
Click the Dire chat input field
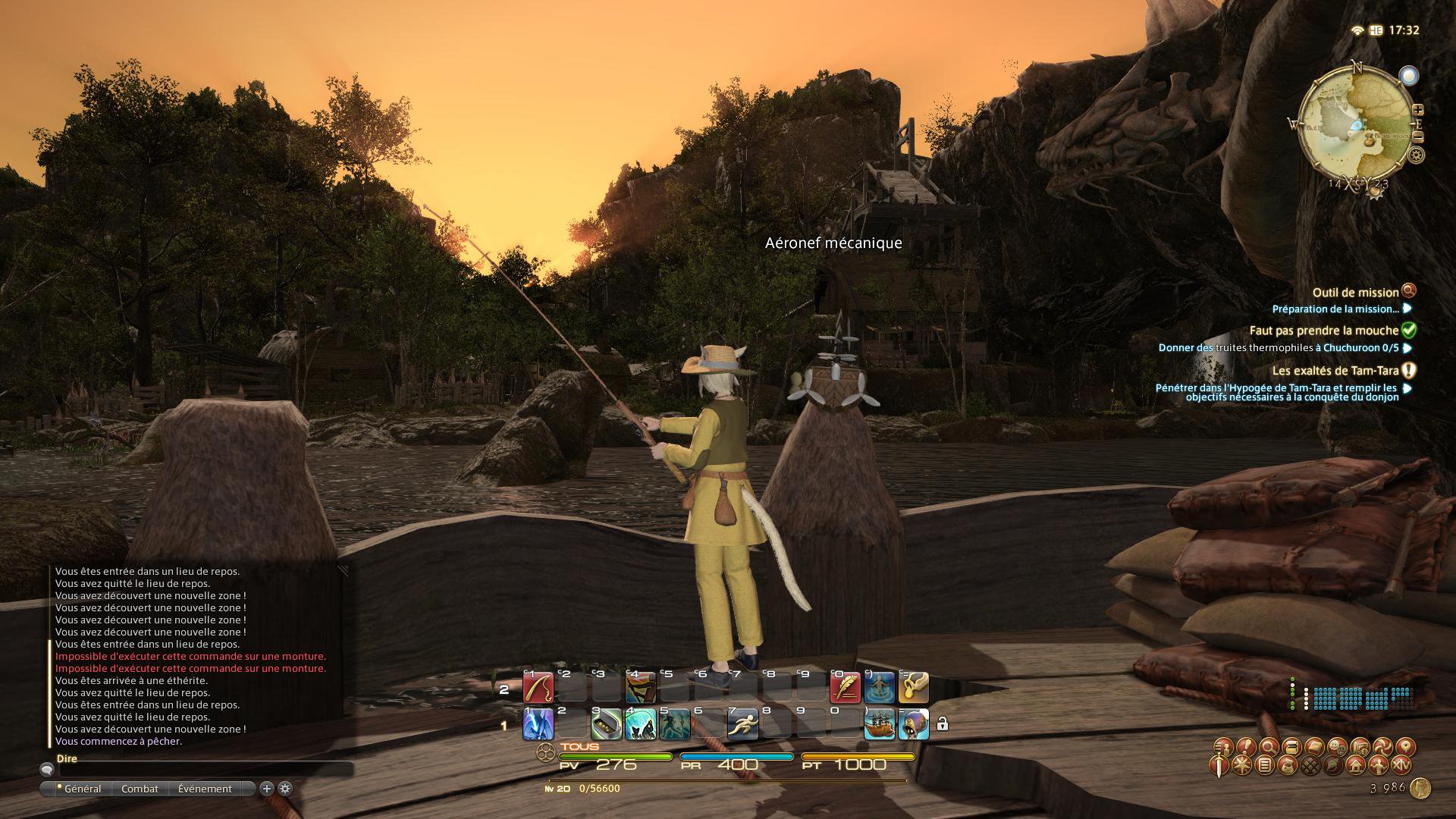(205, 769)
